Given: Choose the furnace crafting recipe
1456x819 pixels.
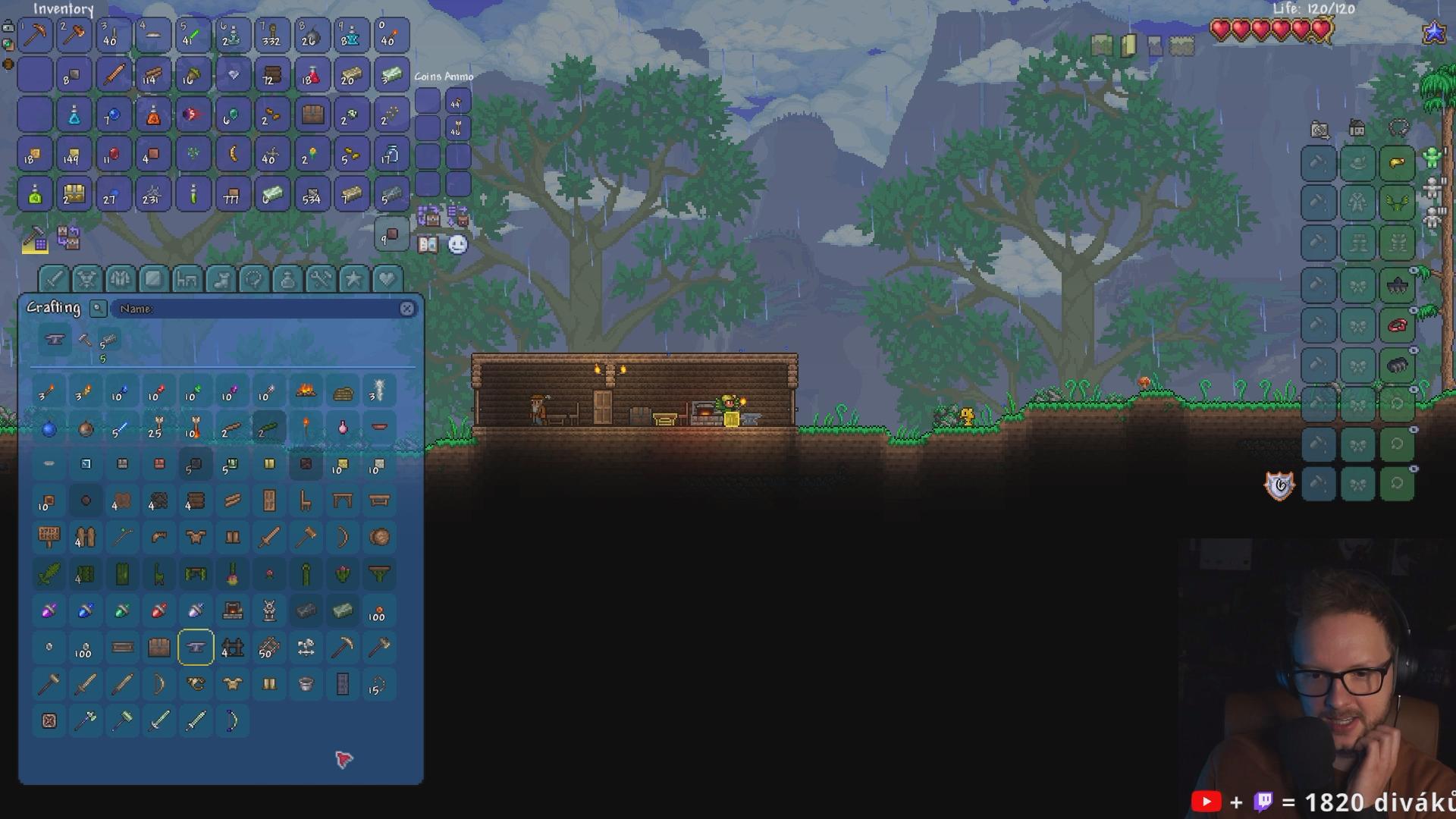Looking at the screenshot, I should (x=233, y=610).
